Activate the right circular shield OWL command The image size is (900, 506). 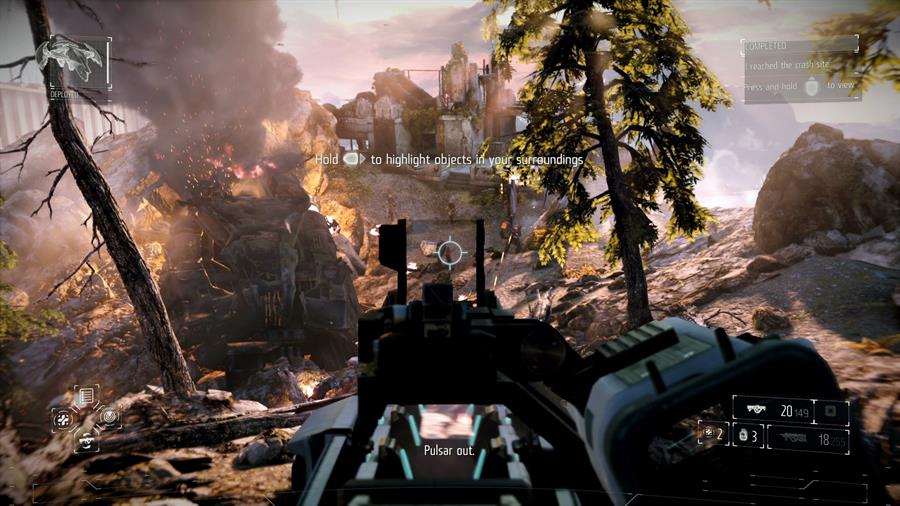coord(109,416)
